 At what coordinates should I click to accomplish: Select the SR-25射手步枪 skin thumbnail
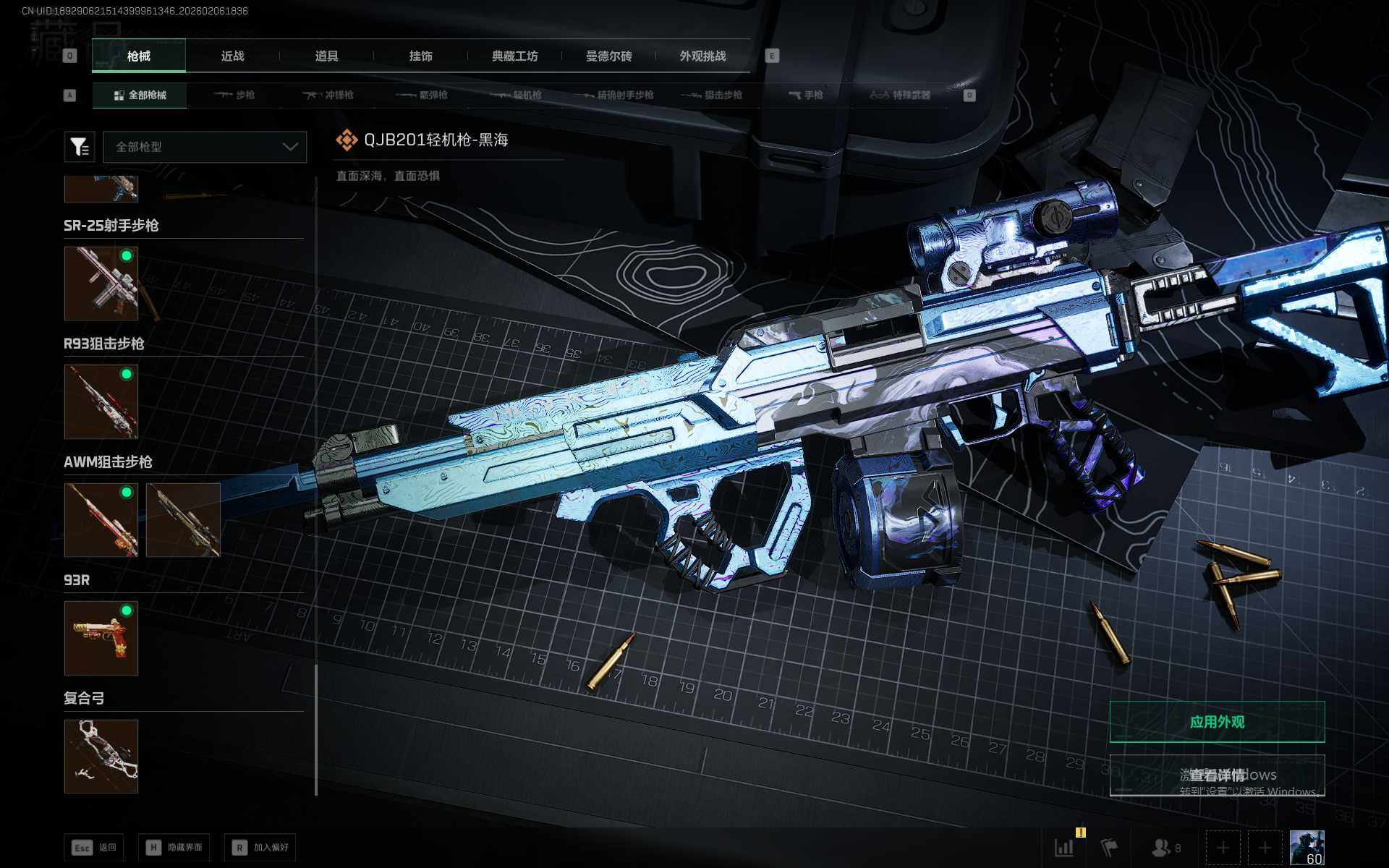point(101,283)
